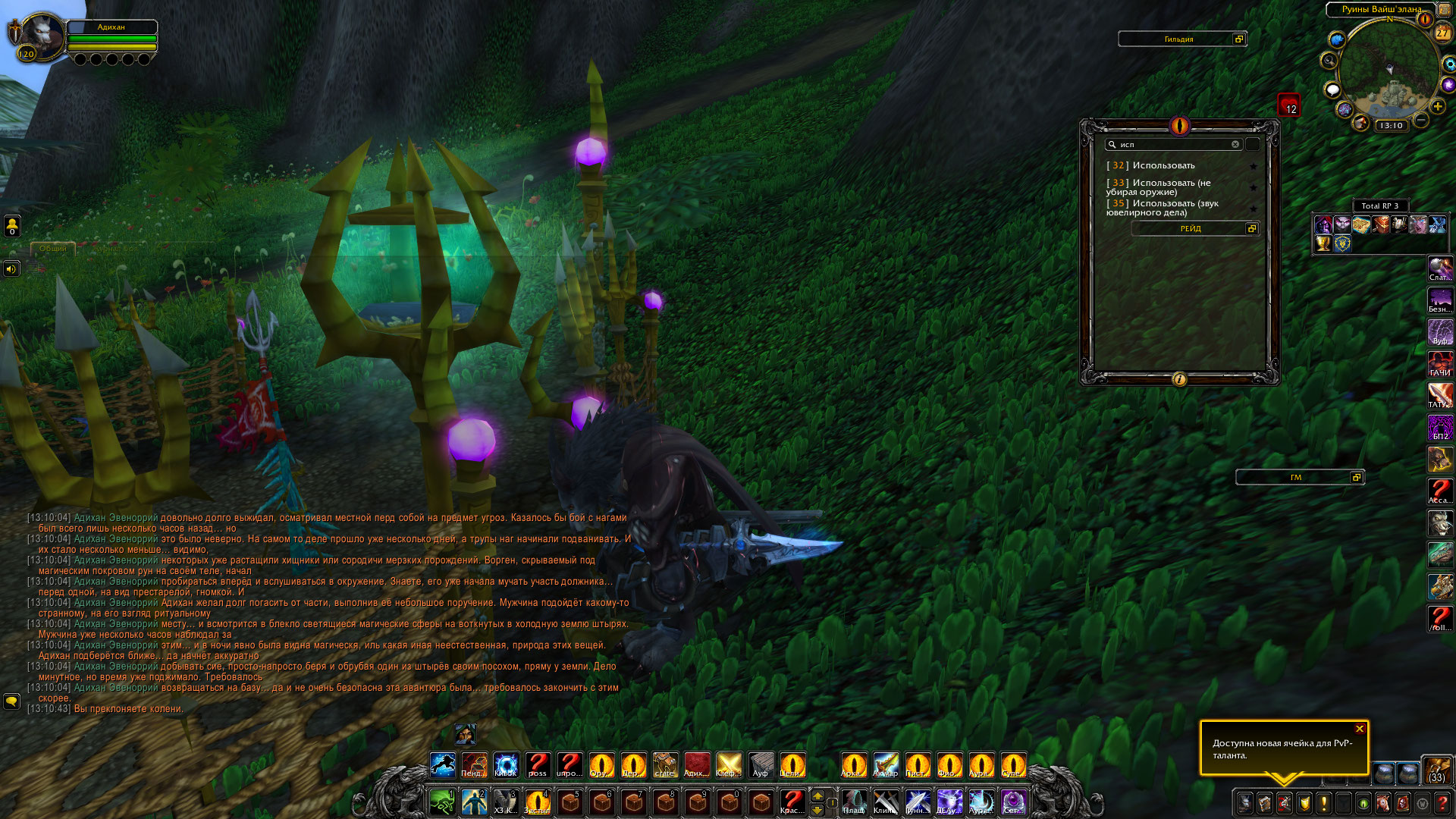Click the red heart icon numbered 12
The height and width of the screenshot is (819, 1456).
click(x=1288, y=105)
